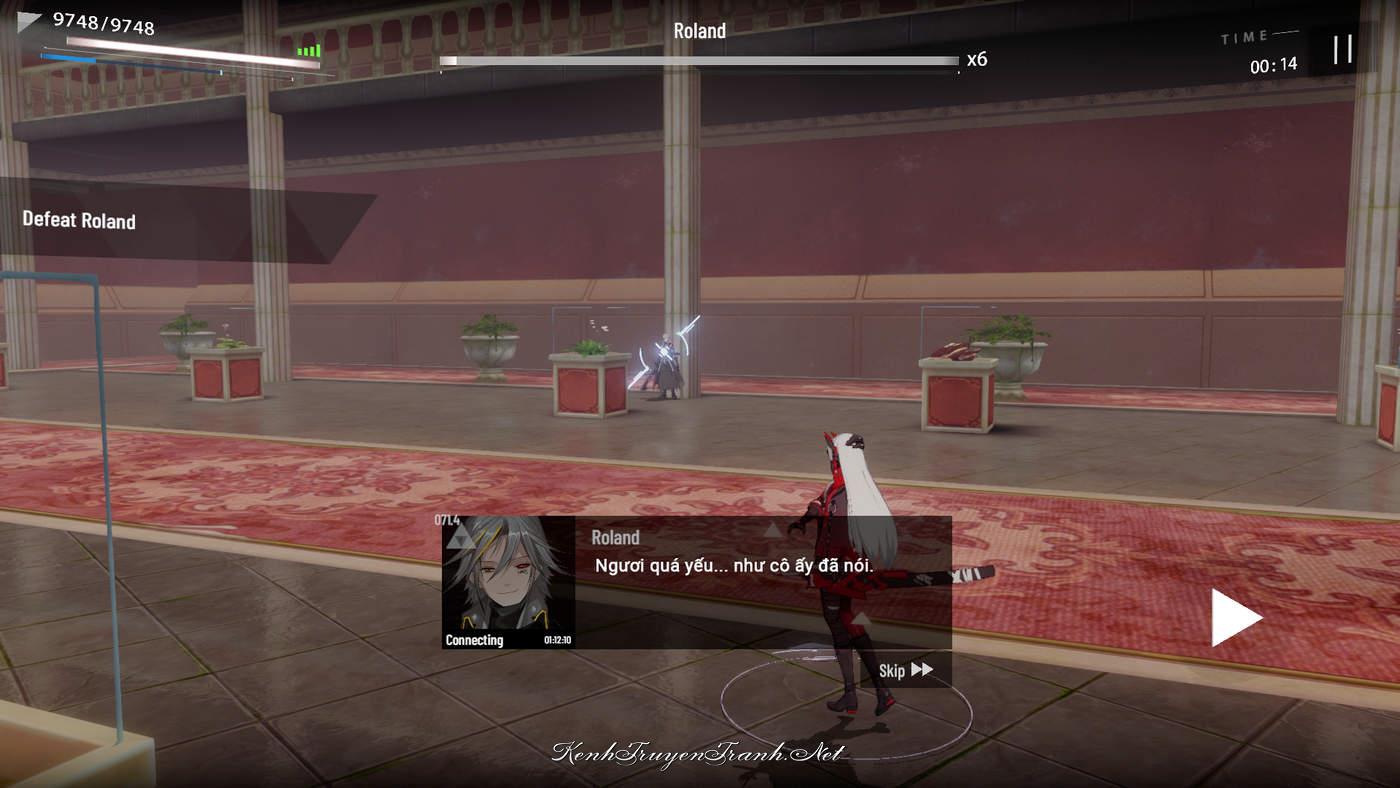1400x788 pixels.
Task: Click the large white play arrow
Action: pyautogui.click(x=1235, y=617)
